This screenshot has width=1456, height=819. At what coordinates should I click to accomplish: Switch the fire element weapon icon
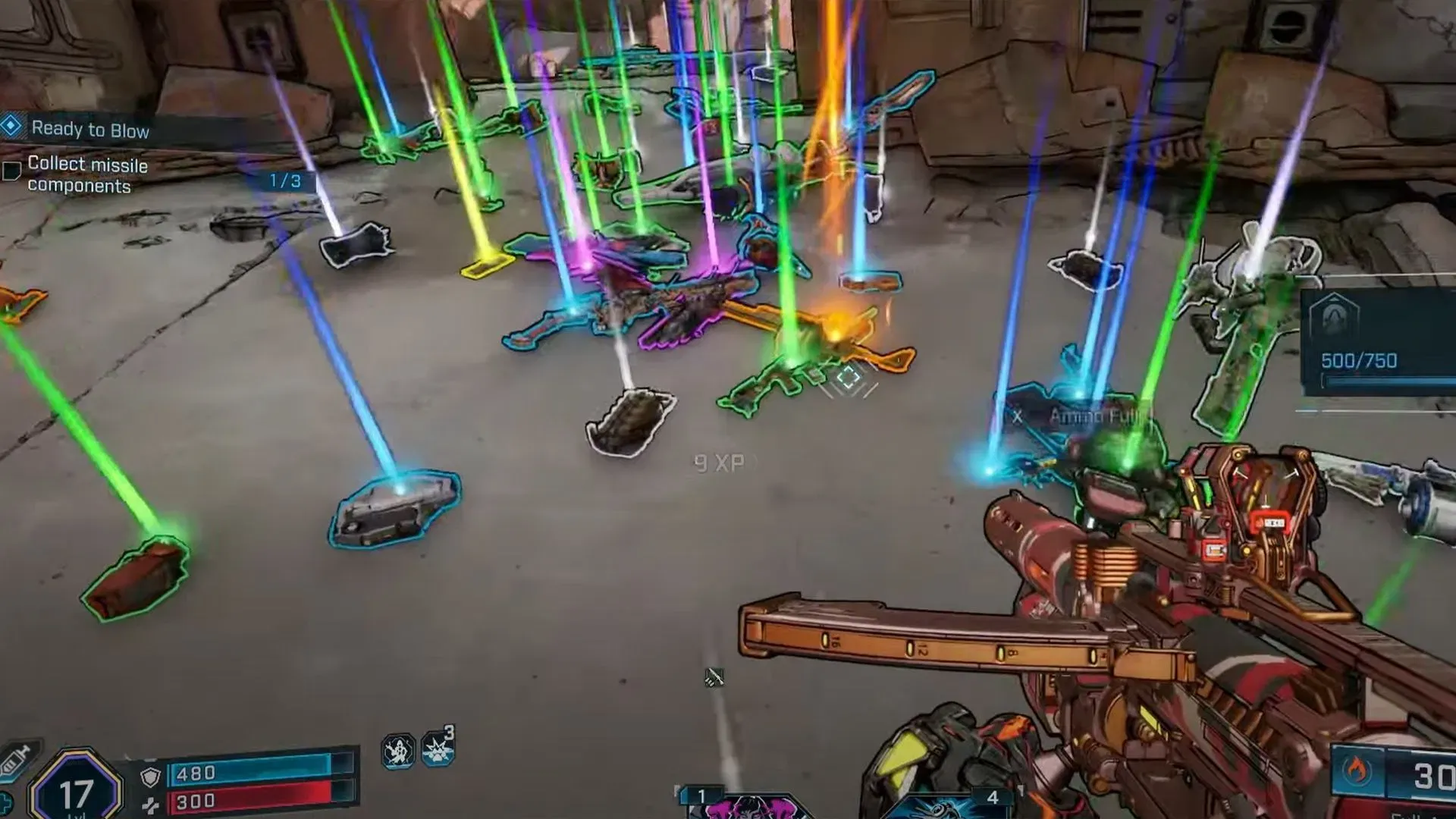pyautogui.click(x=1357, y=771)
